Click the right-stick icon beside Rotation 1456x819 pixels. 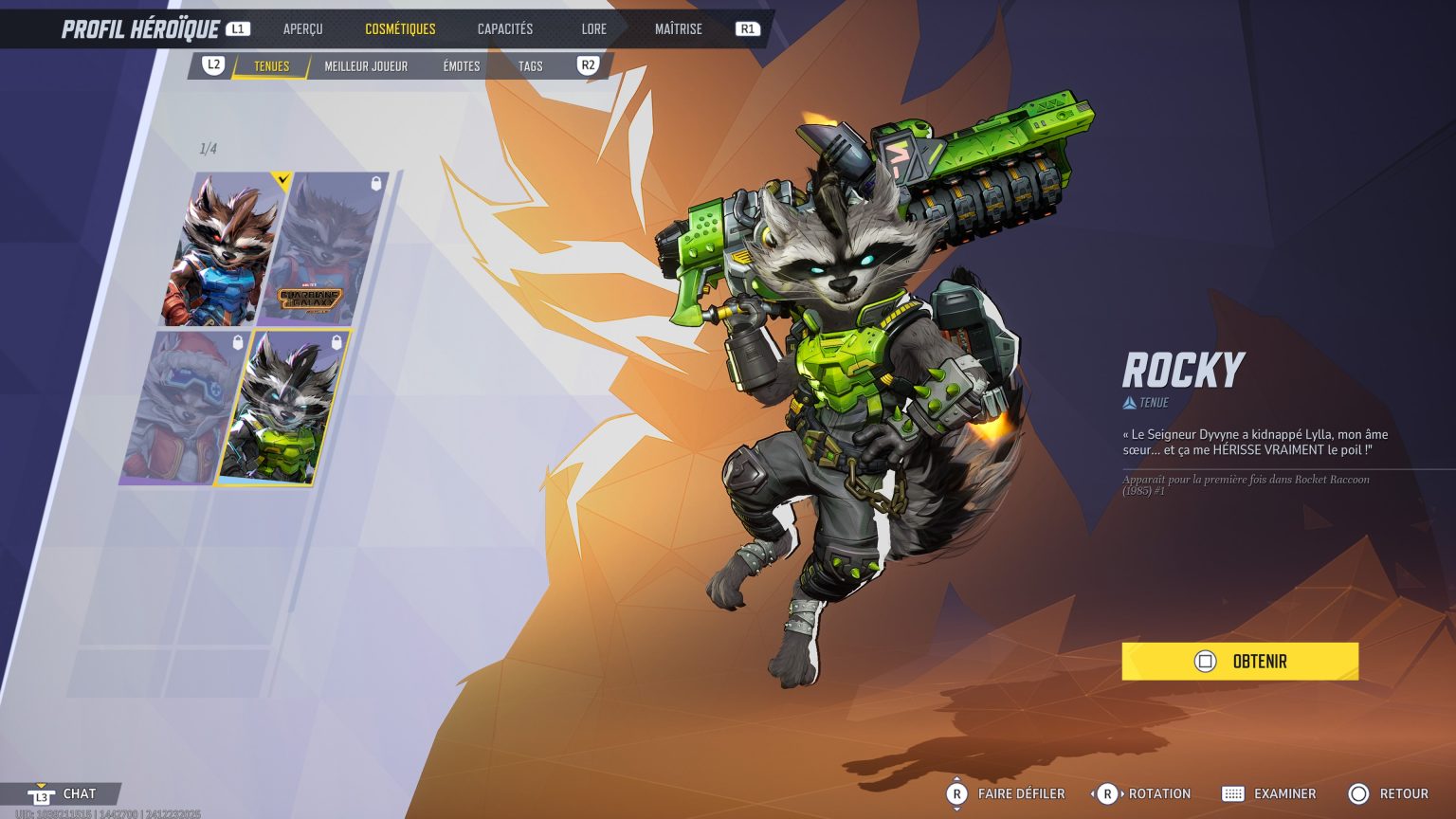(x=1106, y=793)
